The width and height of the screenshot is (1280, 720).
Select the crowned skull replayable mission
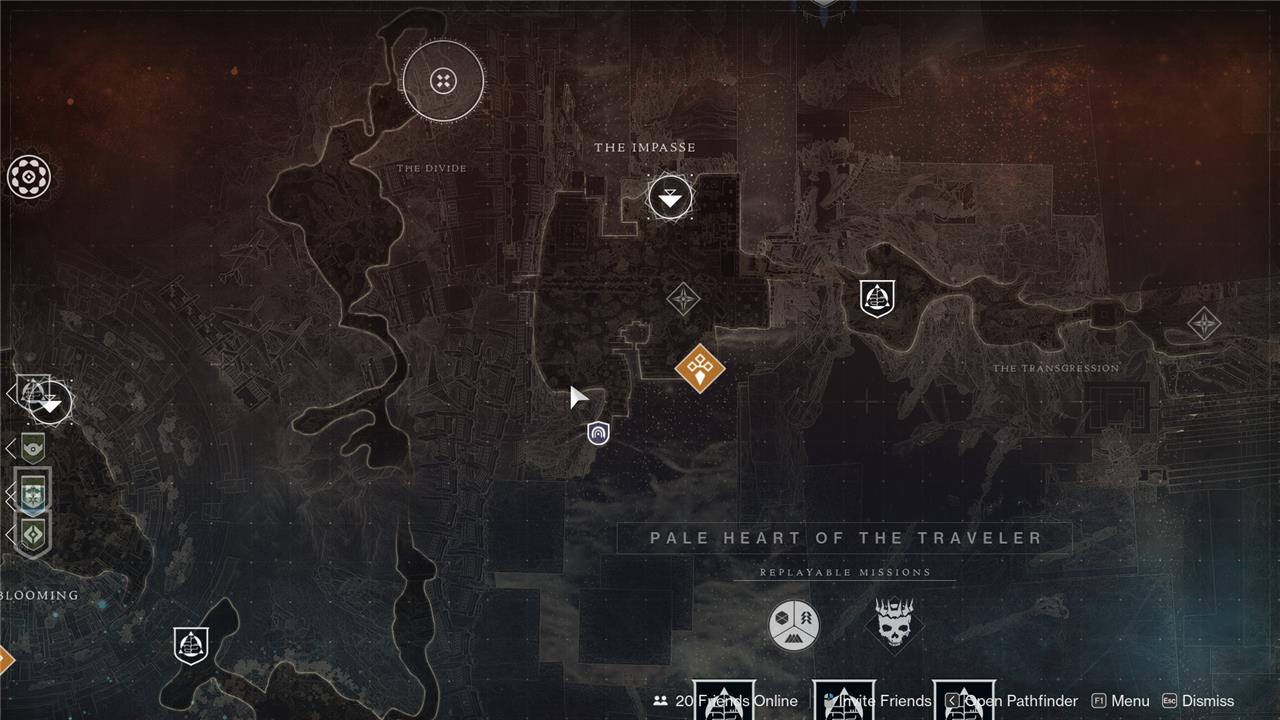coord(894,625)
